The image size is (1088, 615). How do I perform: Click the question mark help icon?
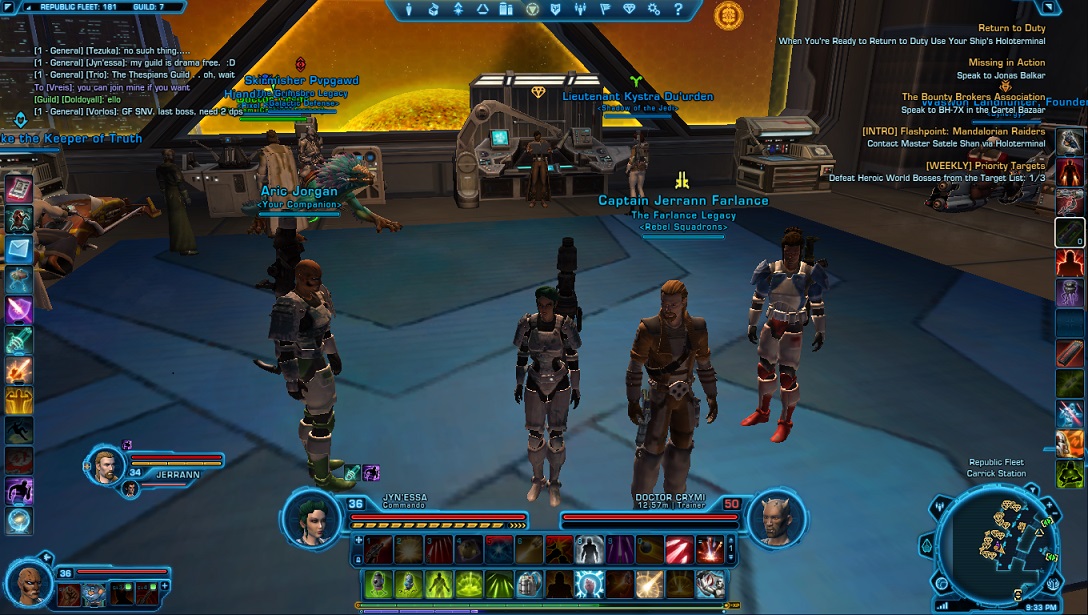[677, 10]
